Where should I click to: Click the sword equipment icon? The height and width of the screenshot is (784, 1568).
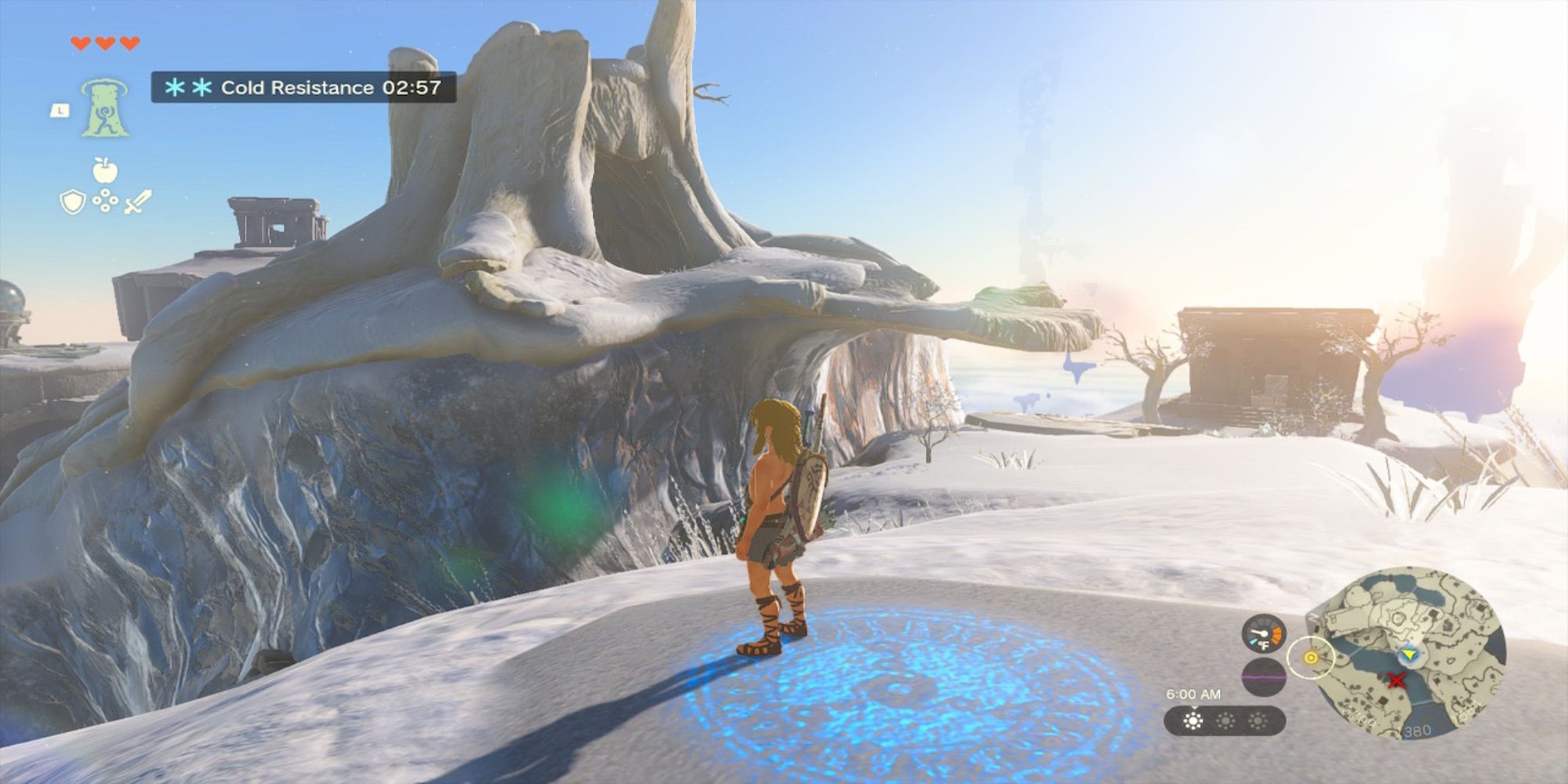point(137,201)
